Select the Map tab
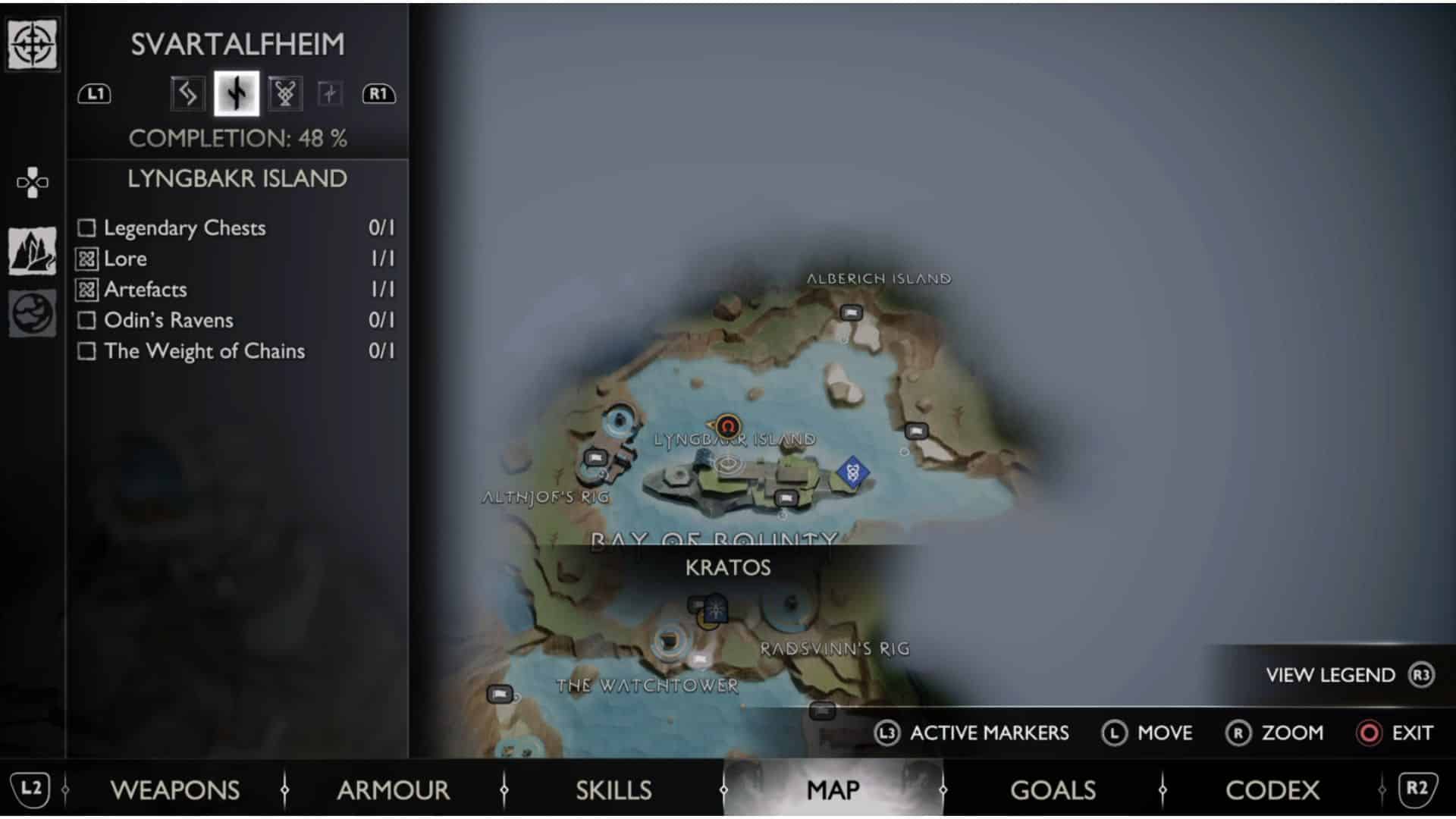 click(833, 790)
